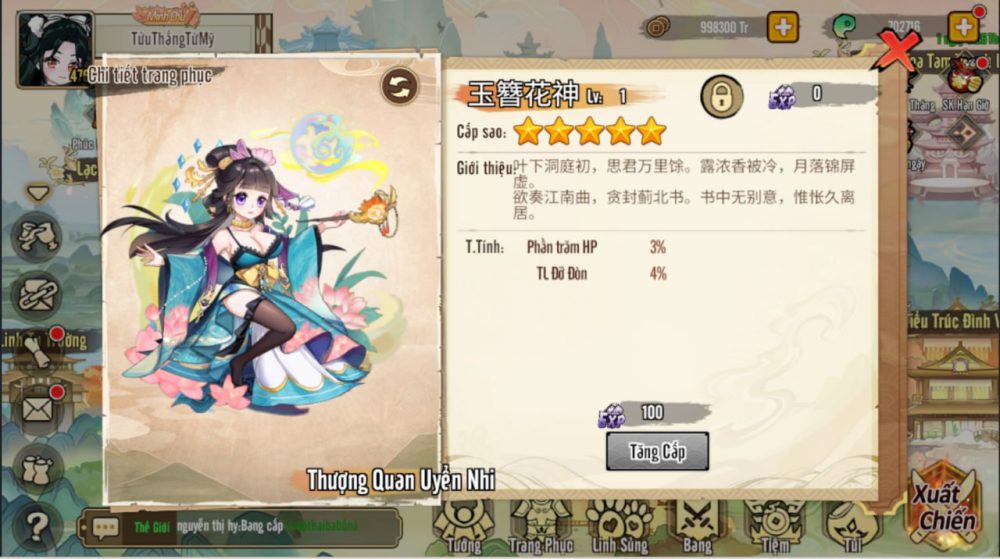Open the Tiệm shop menu
The height and width of the screenshot is (559, 1000).
(x=773, y=527)
